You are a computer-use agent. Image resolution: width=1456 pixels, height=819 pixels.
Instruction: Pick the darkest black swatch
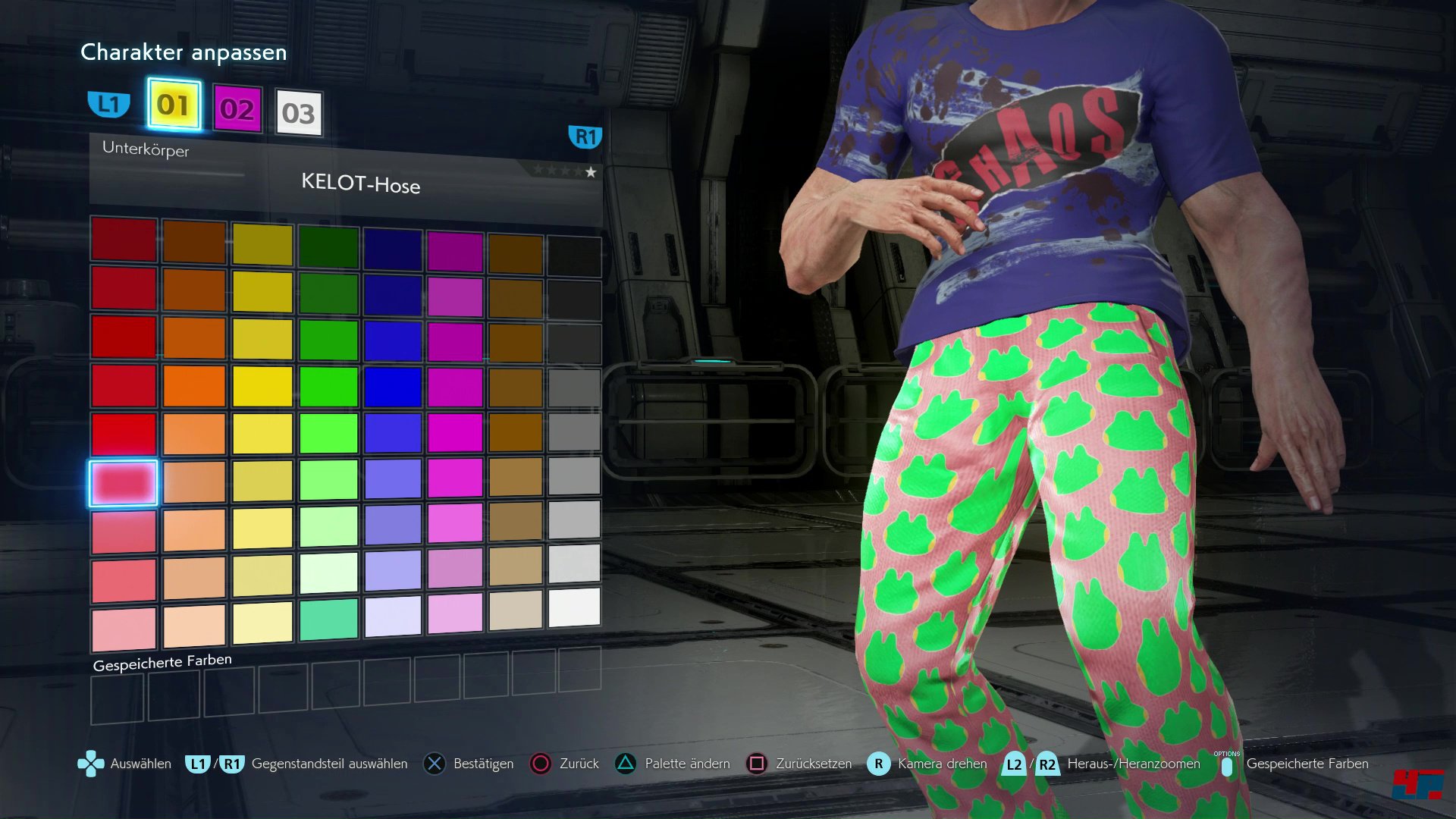[574, 257]
